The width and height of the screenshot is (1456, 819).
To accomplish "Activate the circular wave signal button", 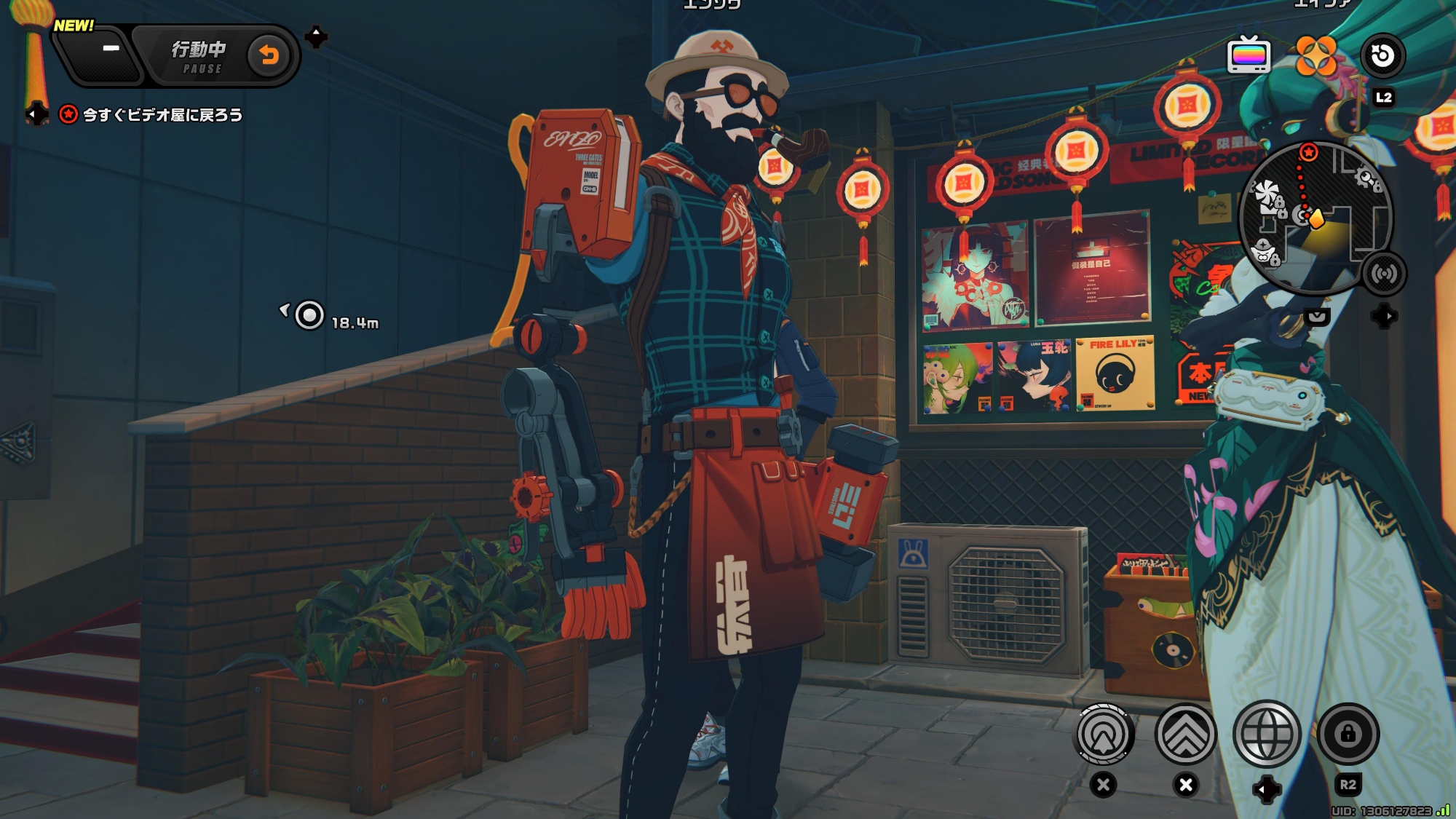I will click(x=1104, y=735).
